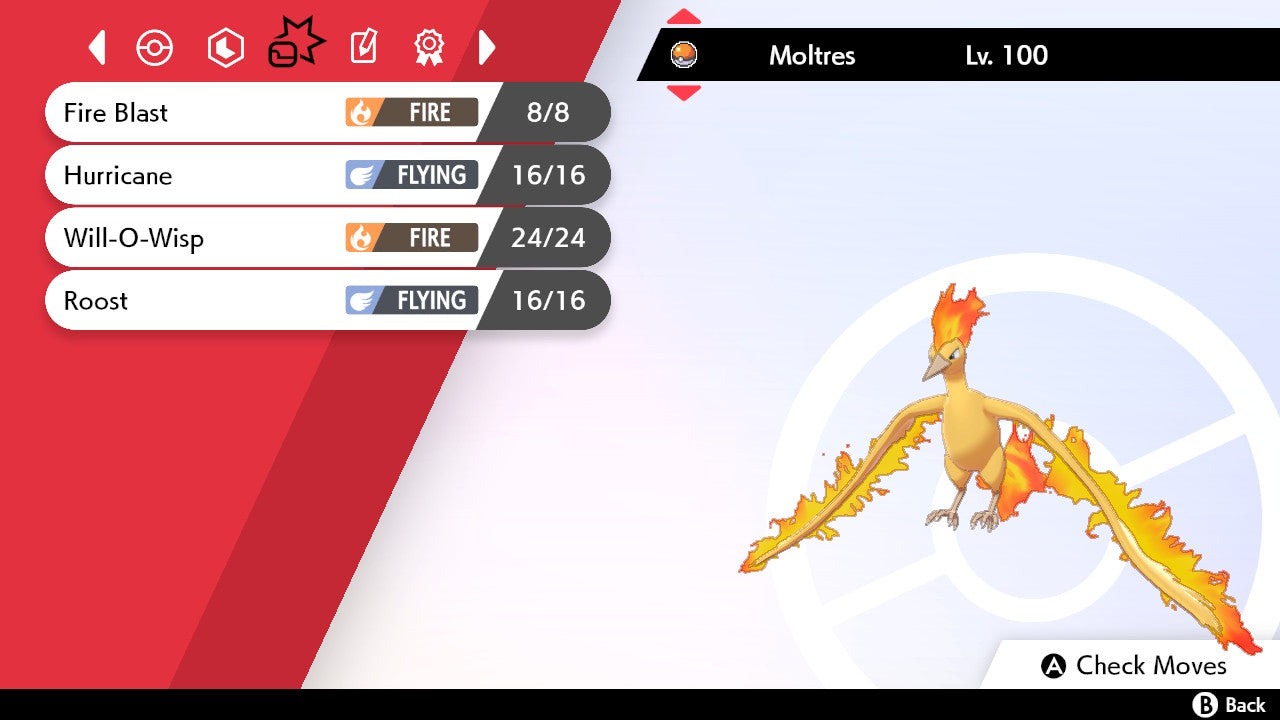Open the hexagon stats tab

click(225, 48)
